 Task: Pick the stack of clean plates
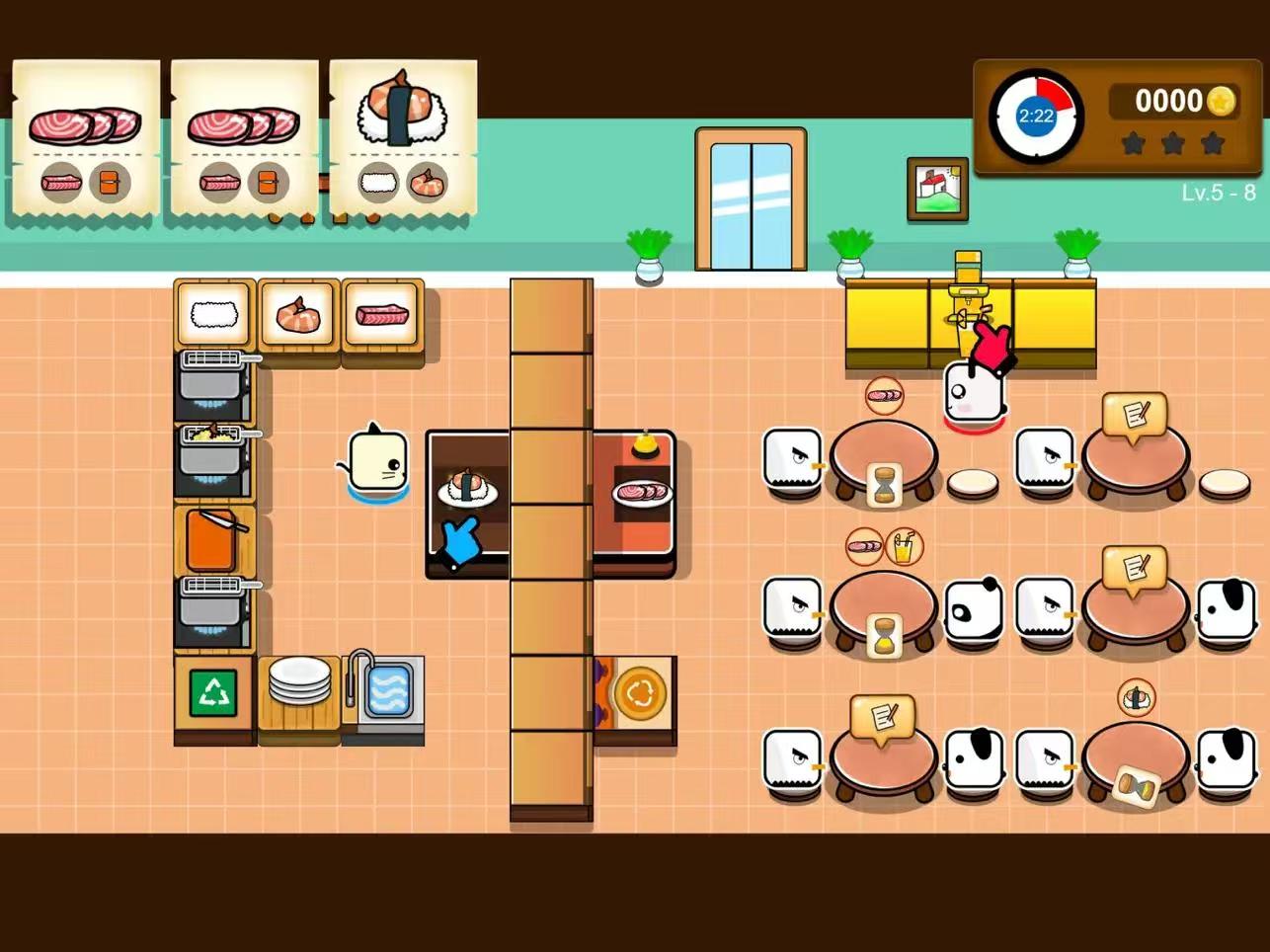click(299, 680)
